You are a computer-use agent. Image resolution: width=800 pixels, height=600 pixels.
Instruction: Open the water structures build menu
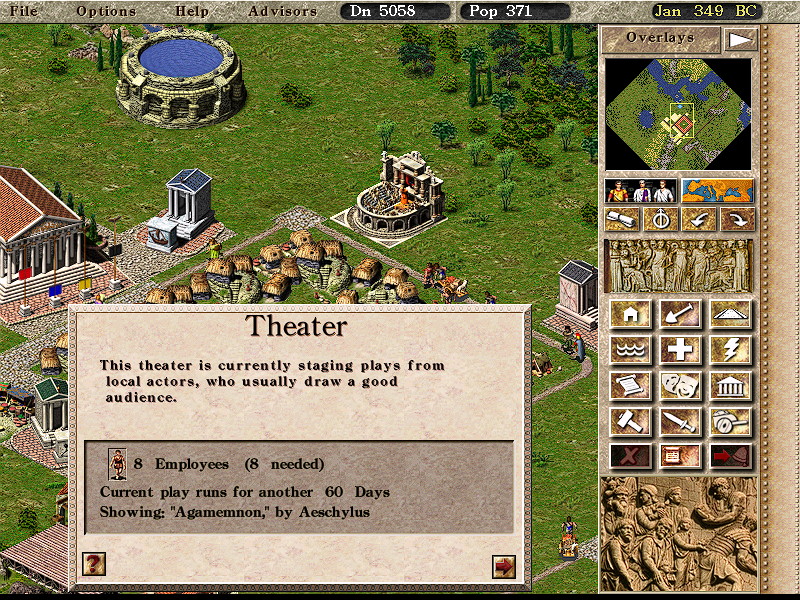click(631, 350)
